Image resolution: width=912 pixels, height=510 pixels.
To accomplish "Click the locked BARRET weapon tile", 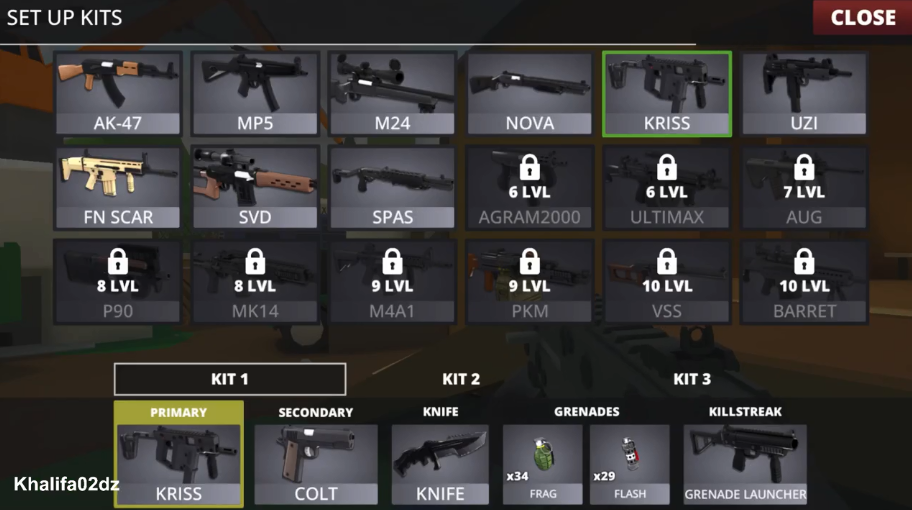I will click(x=803, y=281).
